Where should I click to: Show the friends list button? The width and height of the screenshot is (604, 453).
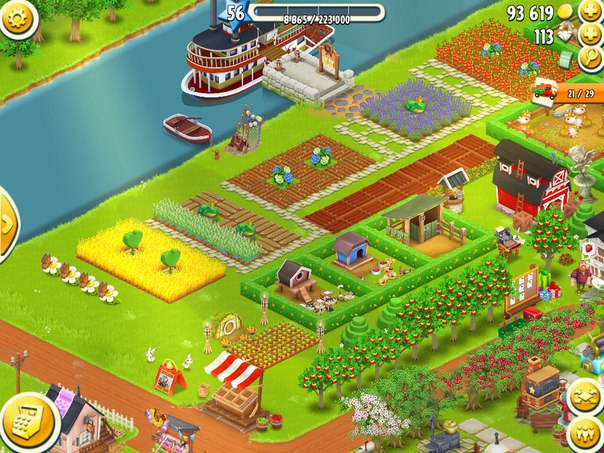pyautogui.click(x=585, y=435)
